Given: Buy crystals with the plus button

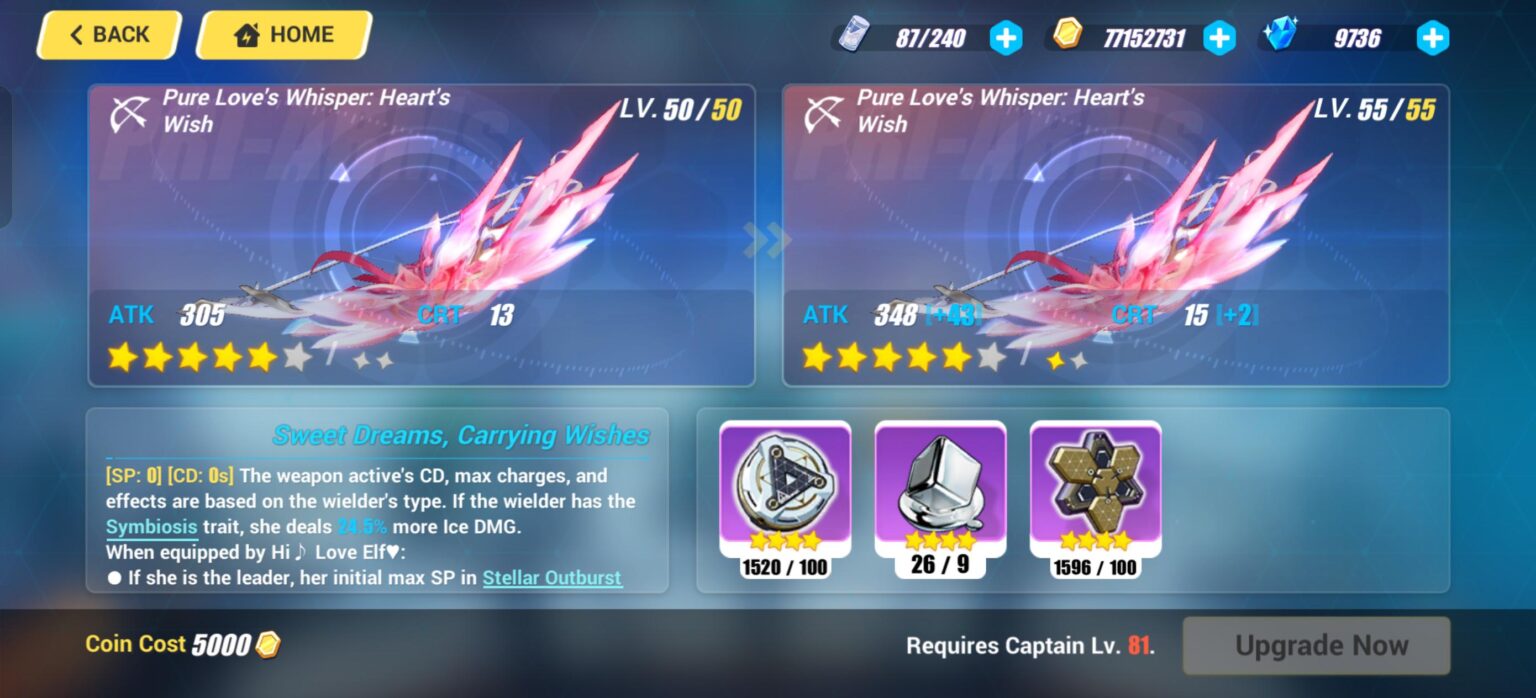Looking at the screenshot, I should (x=1432, y=38).
